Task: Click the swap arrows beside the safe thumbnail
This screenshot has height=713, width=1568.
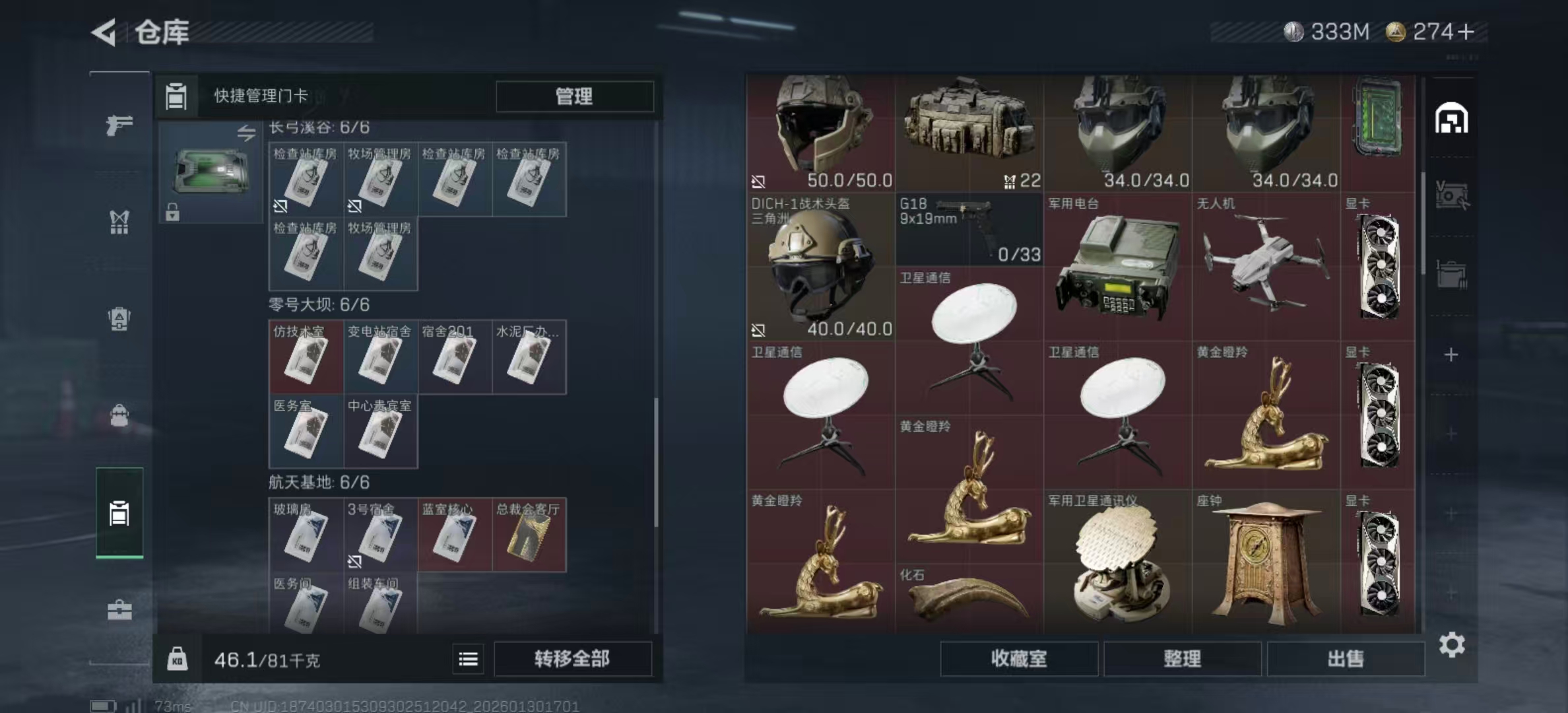Action: pos(247,135)
